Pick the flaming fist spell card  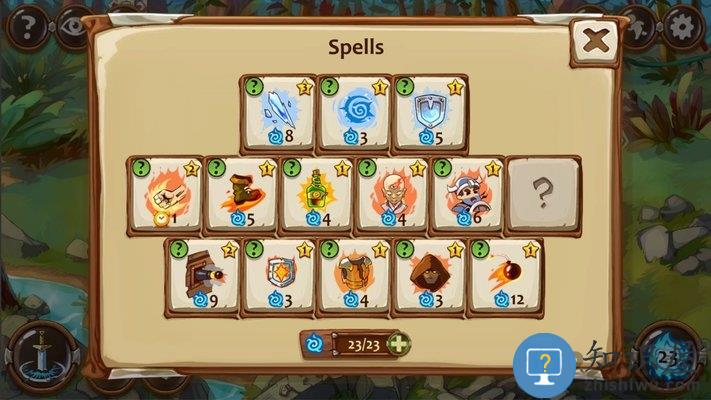(x=164, y=194)
